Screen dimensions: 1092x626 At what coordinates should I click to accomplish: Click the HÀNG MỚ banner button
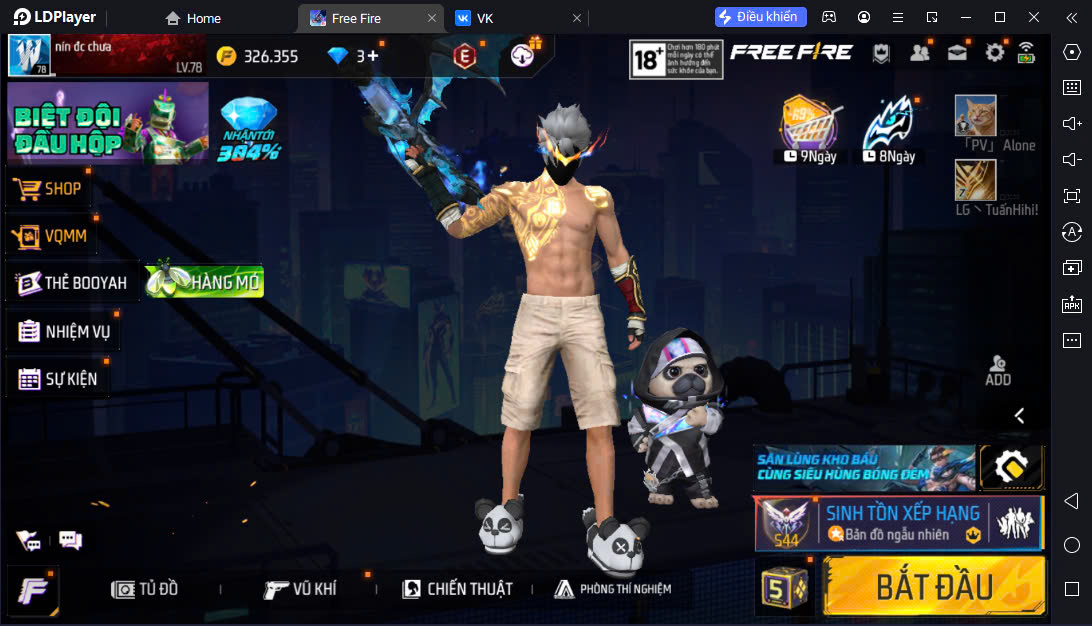tap(205, 282)
